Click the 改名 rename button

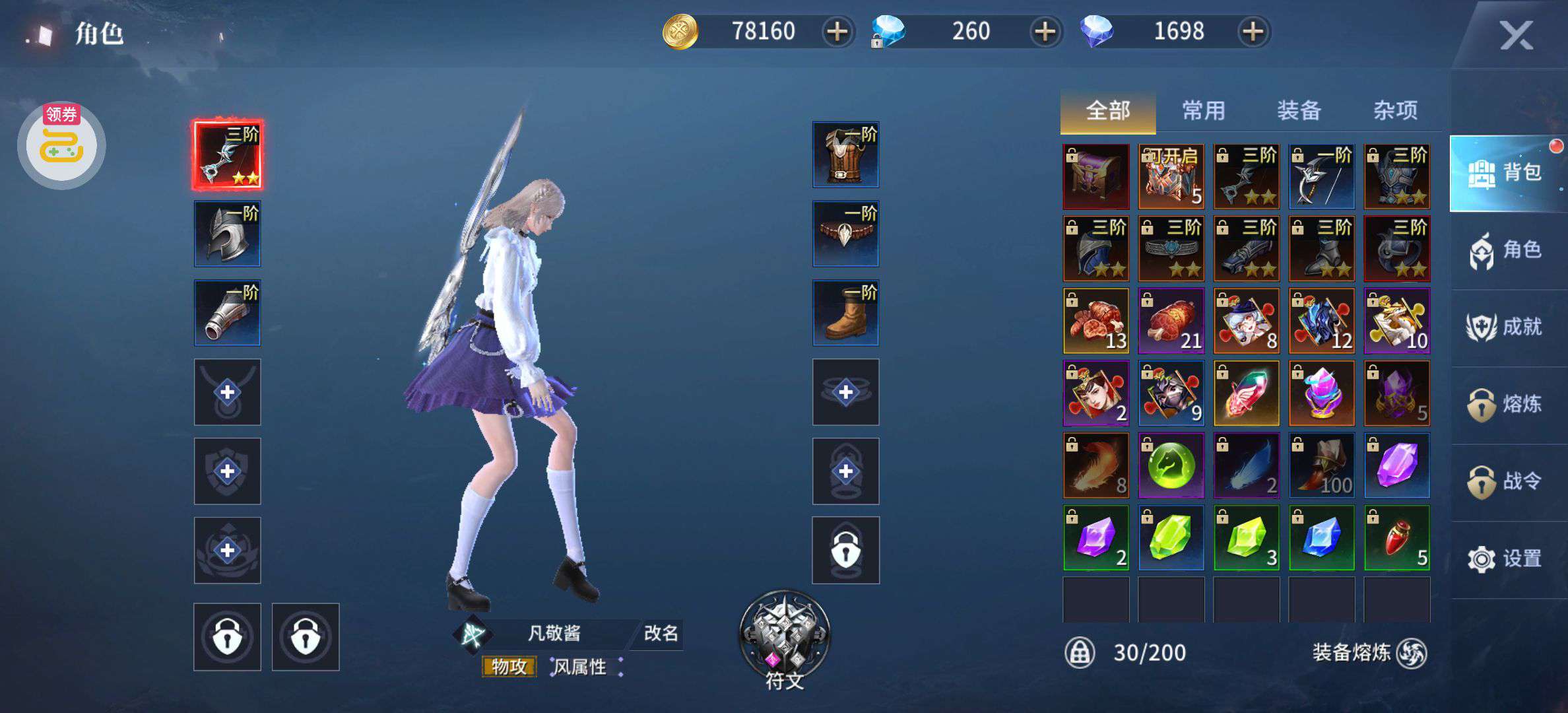tap(661, 633)
